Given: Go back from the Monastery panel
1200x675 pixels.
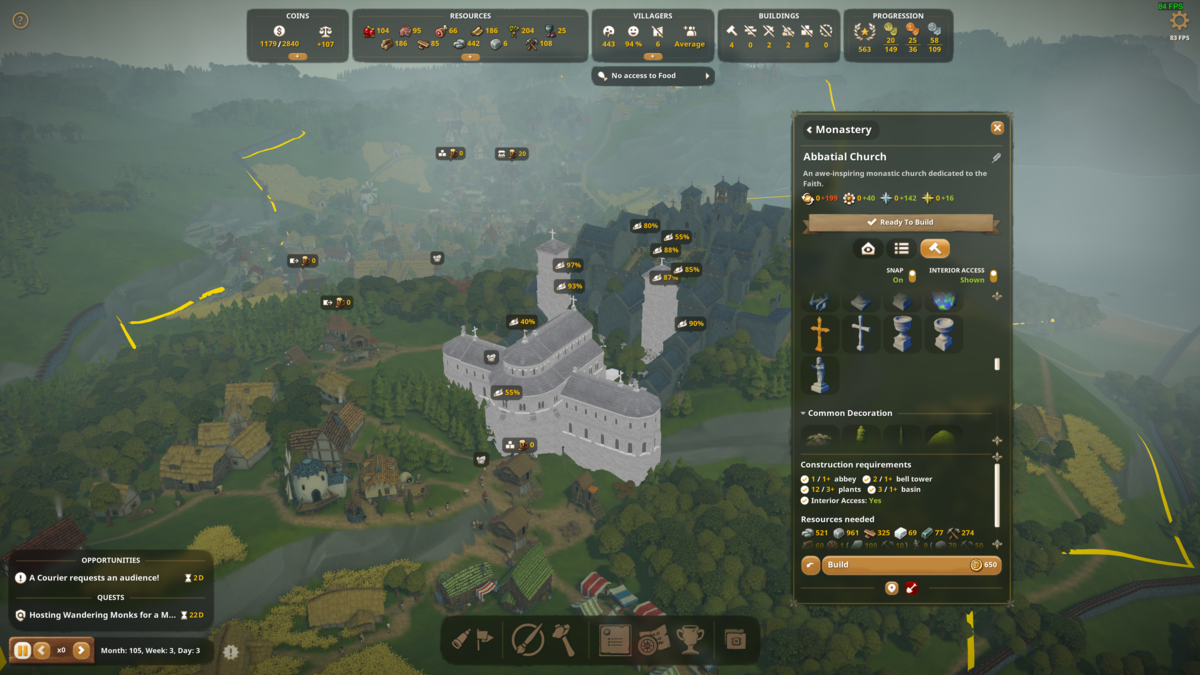Looking at the screenshot, I should (809, 130).
